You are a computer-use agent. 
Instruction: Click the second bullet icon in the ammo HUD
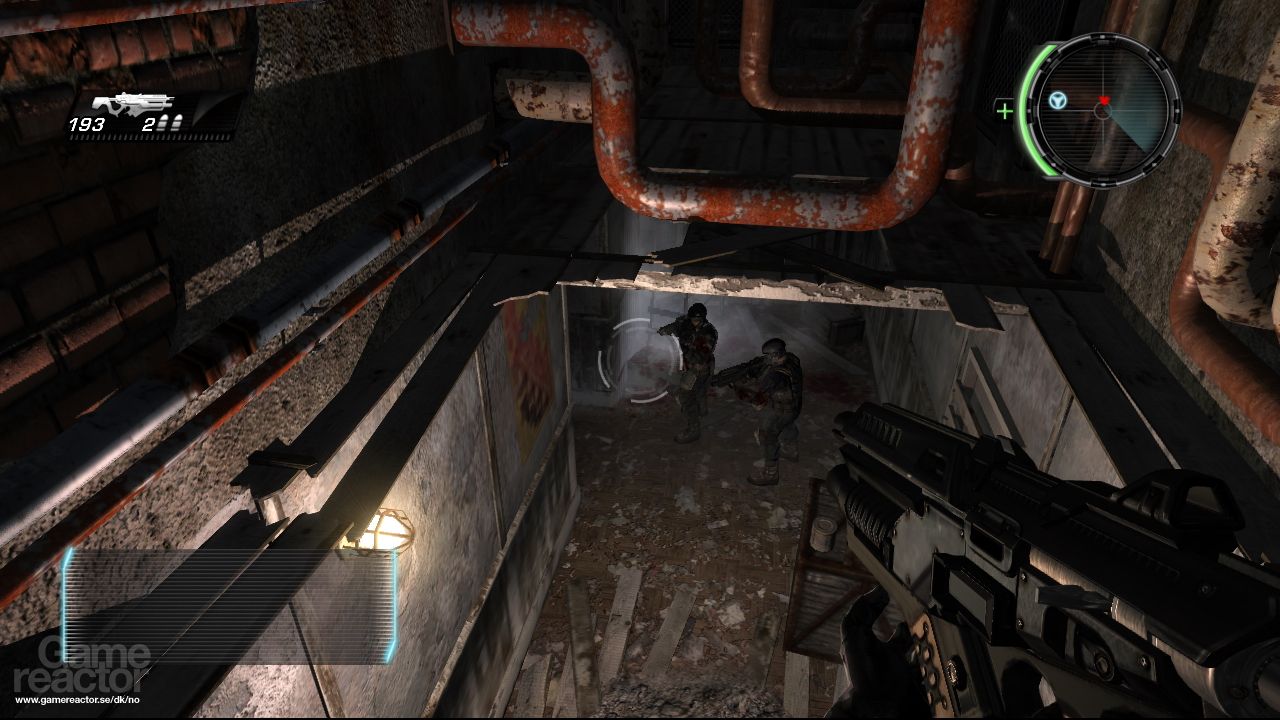tap(176, 123)
